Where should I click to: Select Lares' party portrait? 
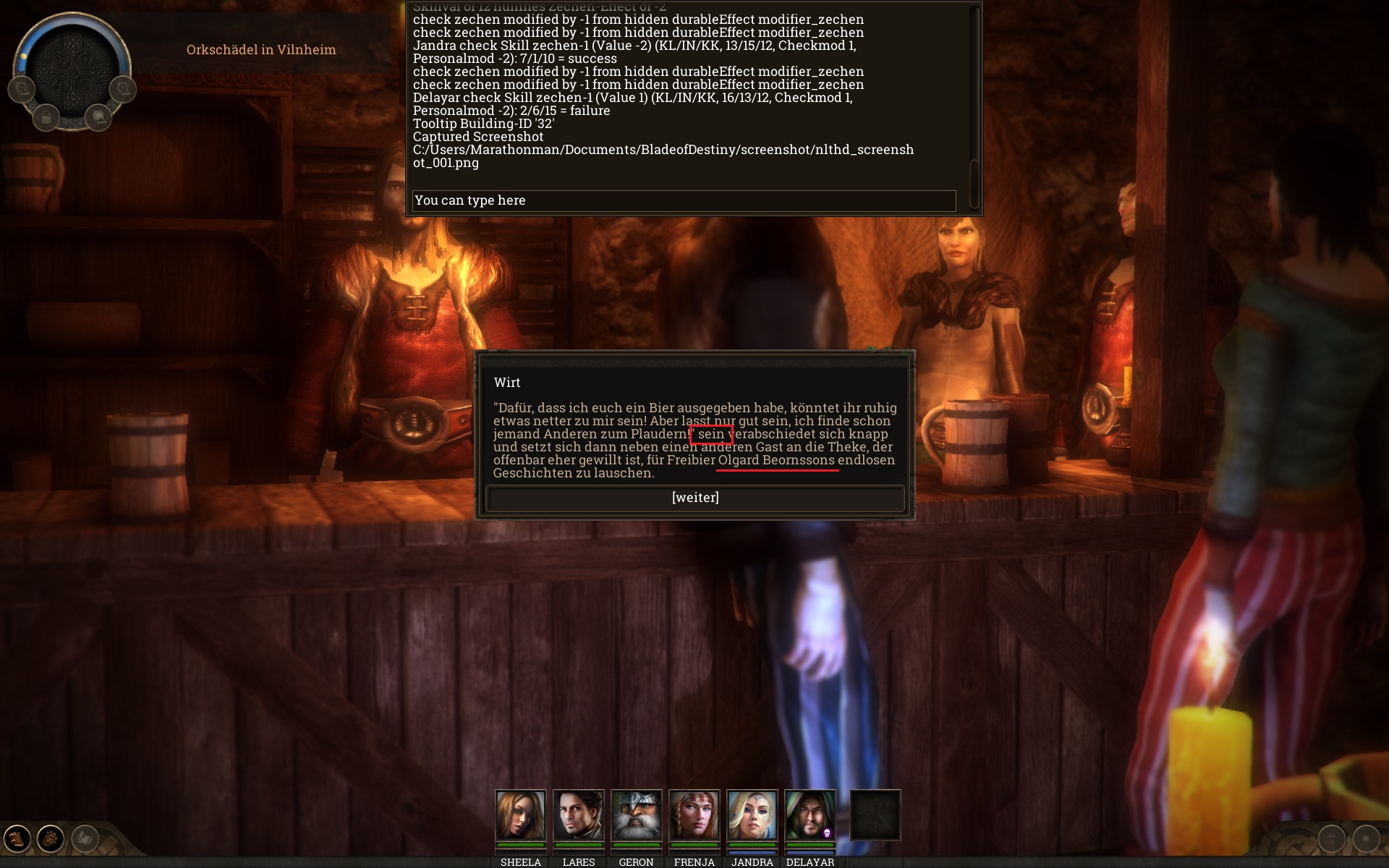pos(578,815)
